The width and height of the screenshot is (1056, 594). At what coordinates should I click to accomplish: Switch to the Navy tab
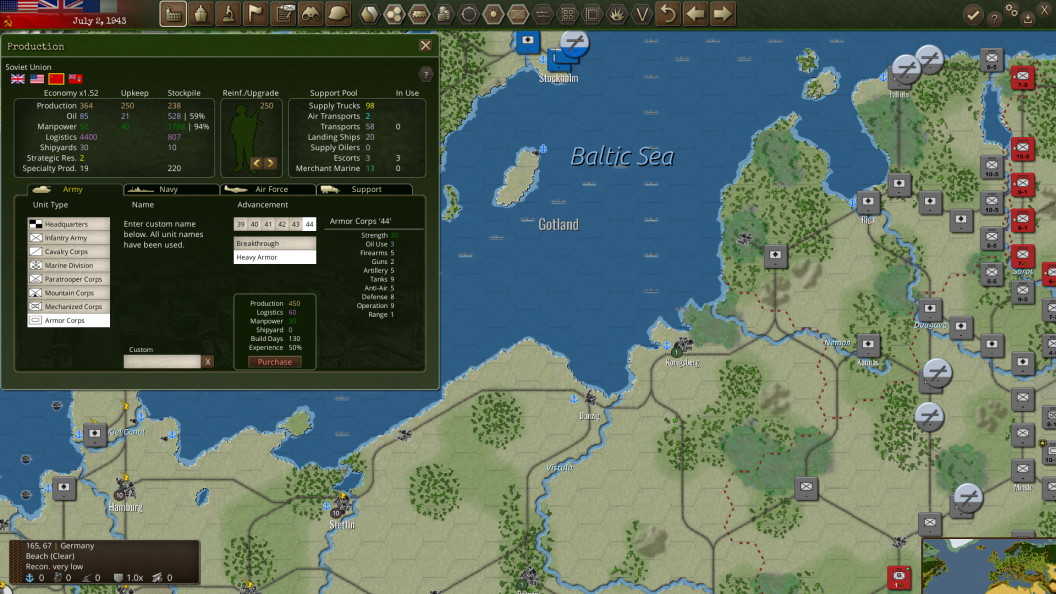pyautogui.click(x=170, y=189)
